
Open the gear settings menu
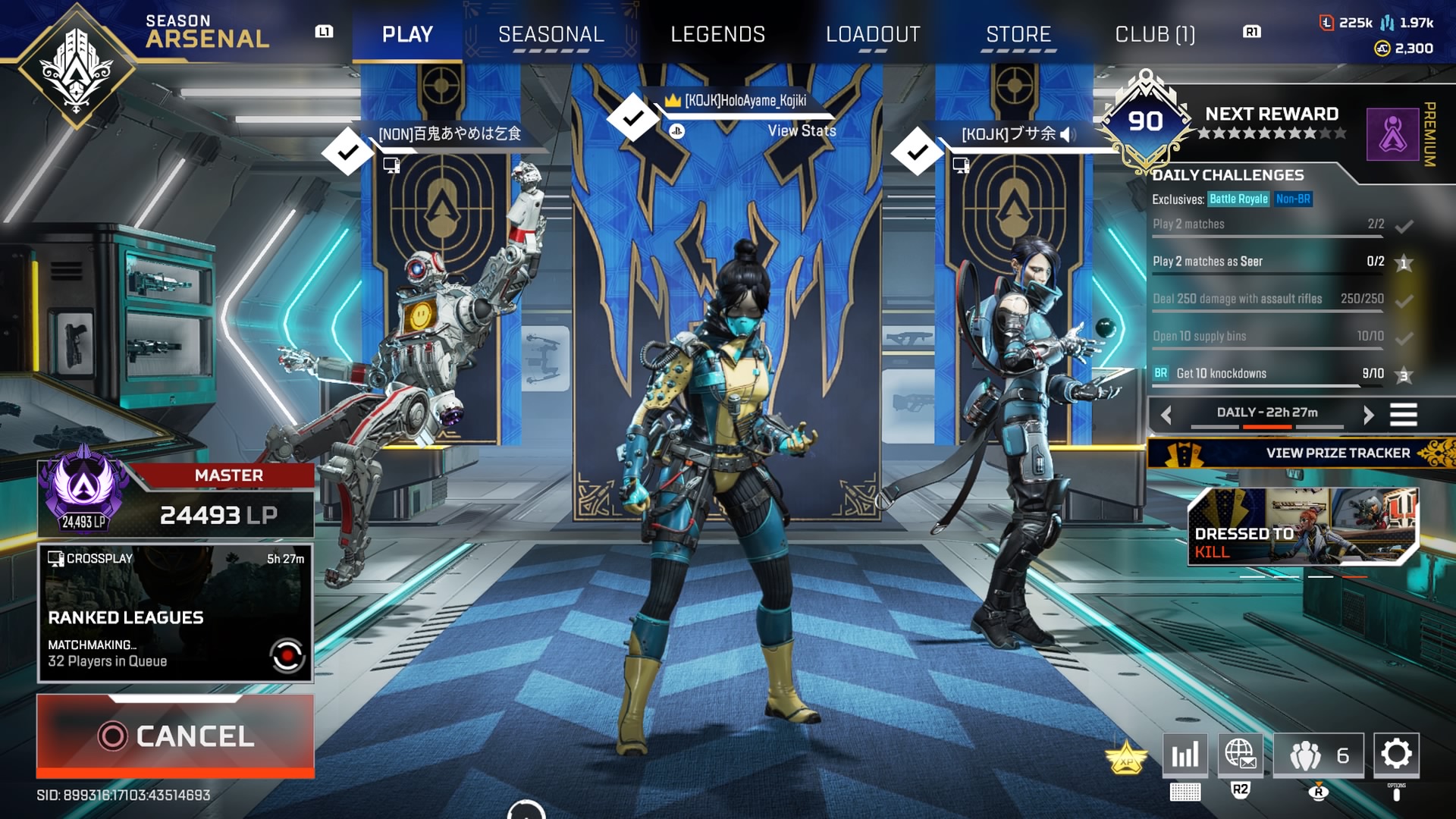(x=1396, y=754)
